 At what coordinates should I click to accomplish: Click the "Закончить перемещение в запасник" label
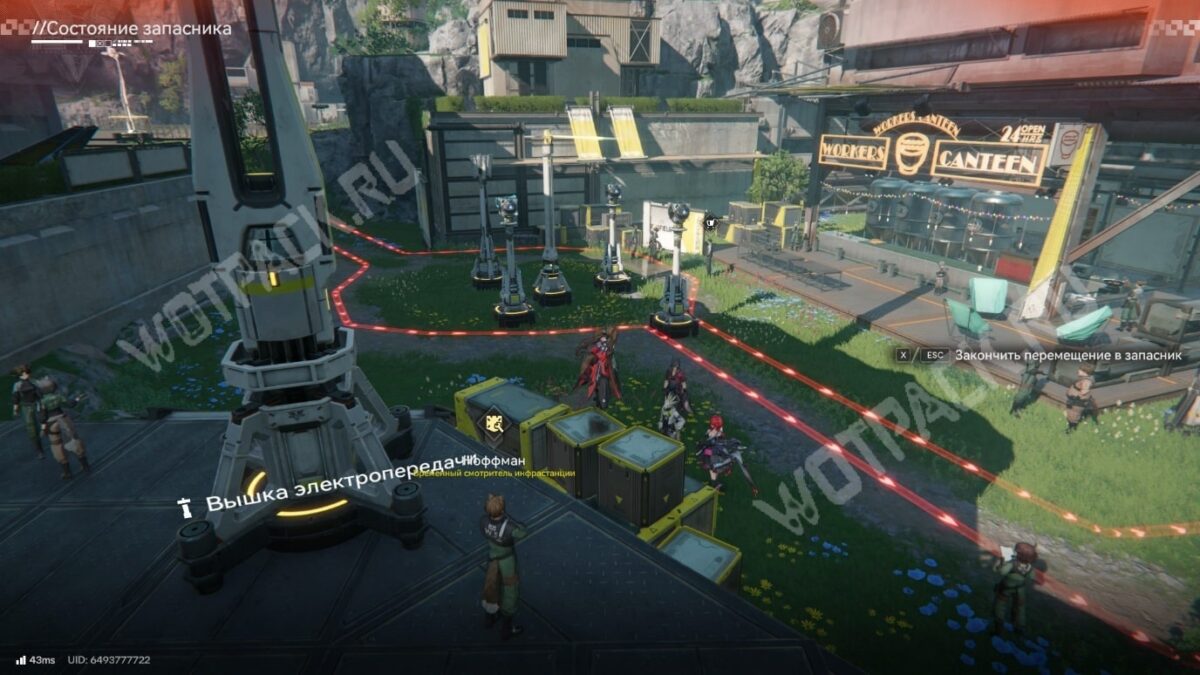click(1068, 354)
